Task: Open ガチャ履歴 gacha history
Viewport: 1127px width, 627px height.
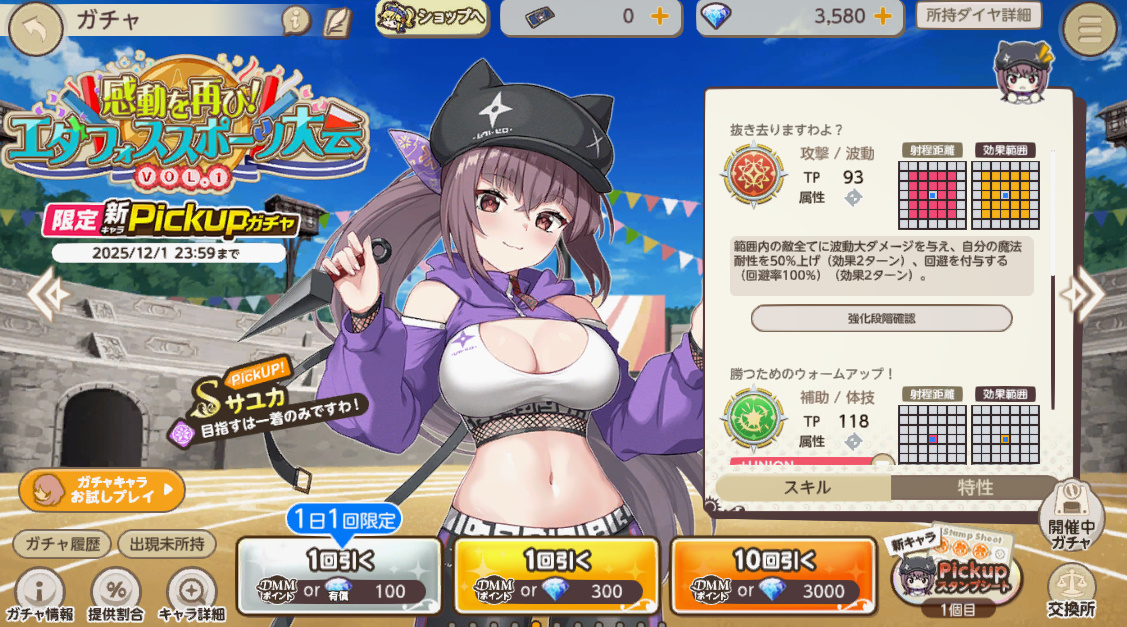Action: 62,544
